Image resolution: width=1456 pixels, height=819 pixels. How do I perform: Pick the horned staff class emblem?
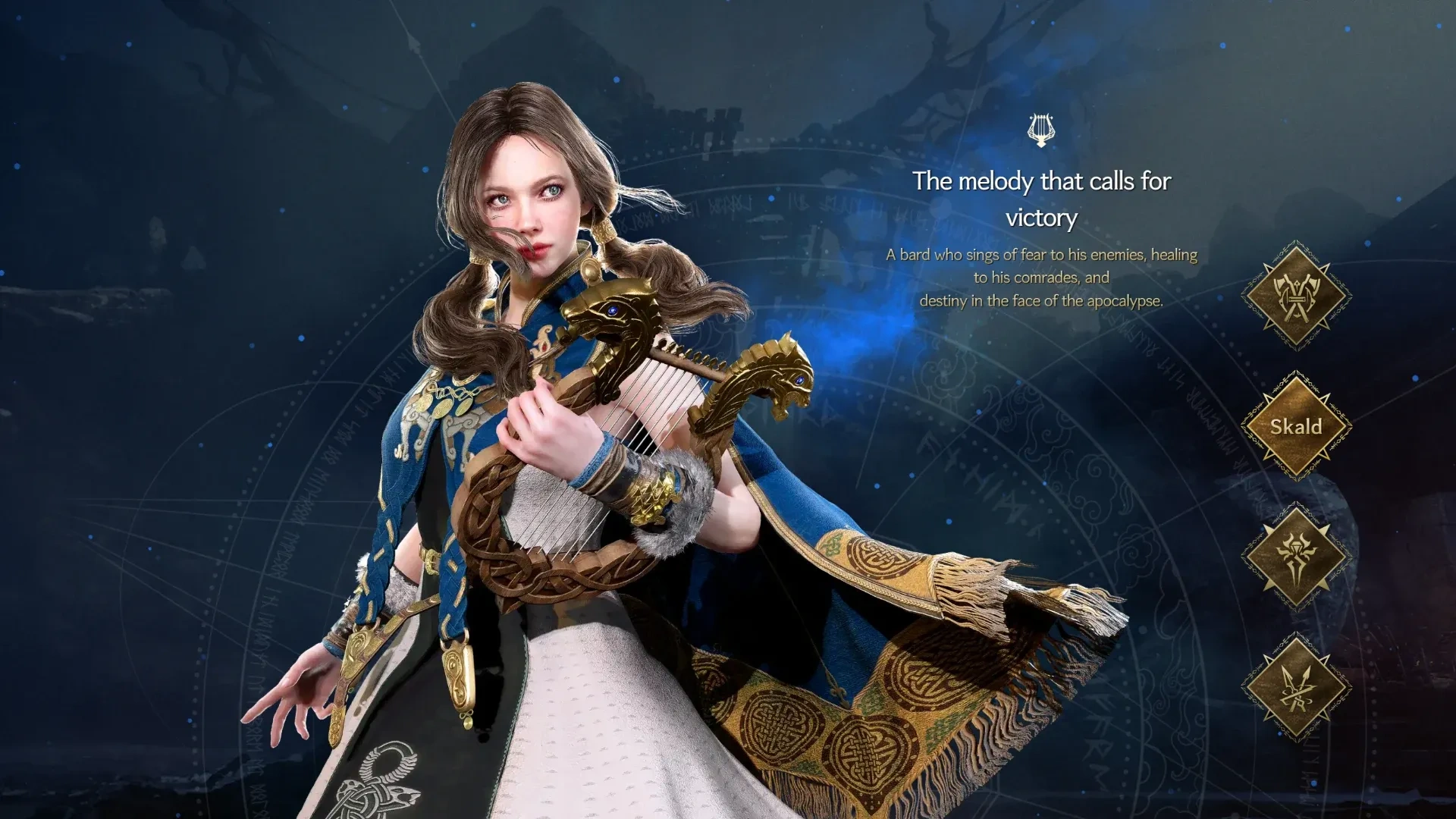coord(1296,557)
